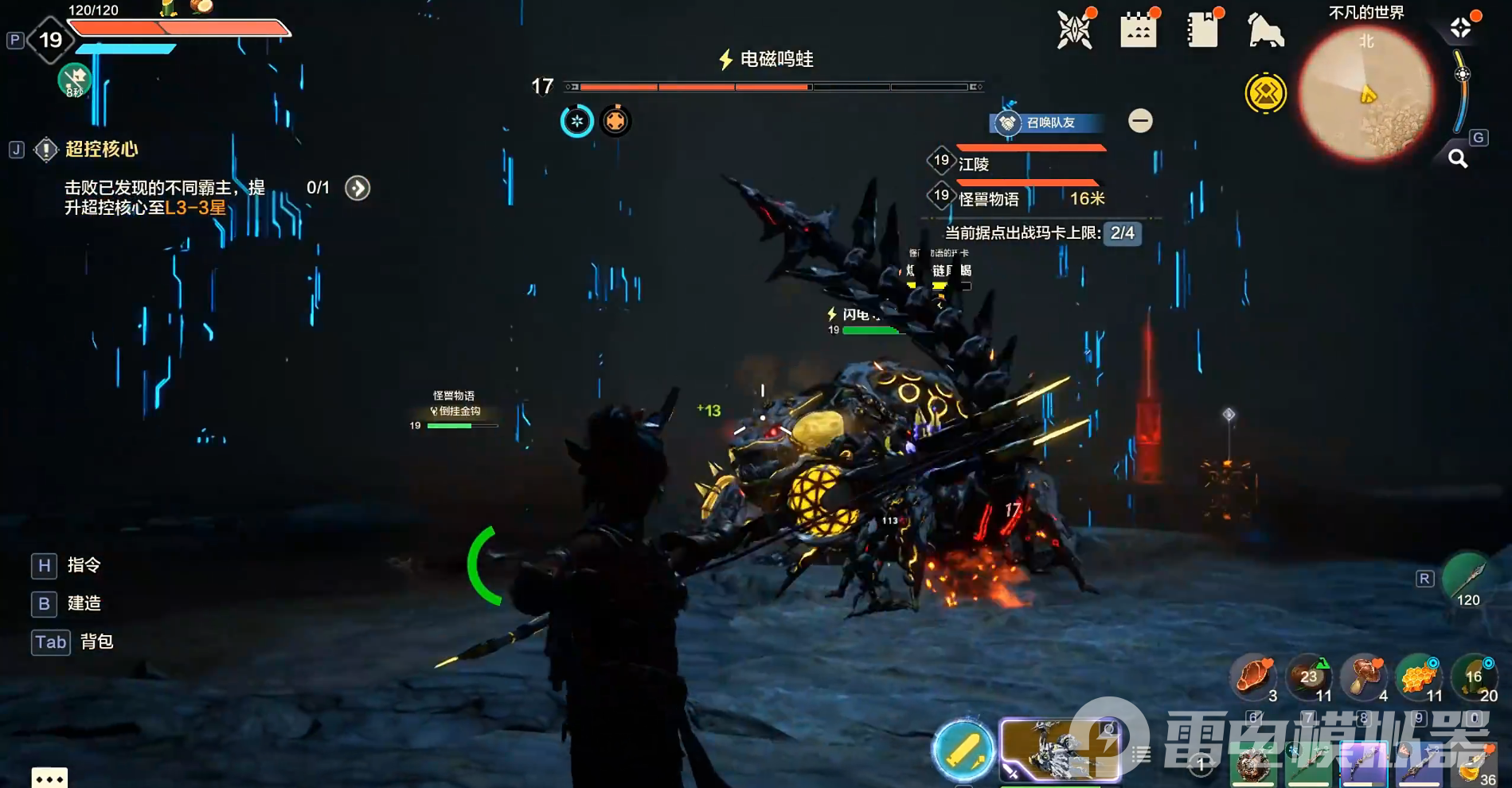Image resolution: width=1512 pixels, height=788 pixels.
Task: Open the chat ellipsis button
Action: pos(49,778)
